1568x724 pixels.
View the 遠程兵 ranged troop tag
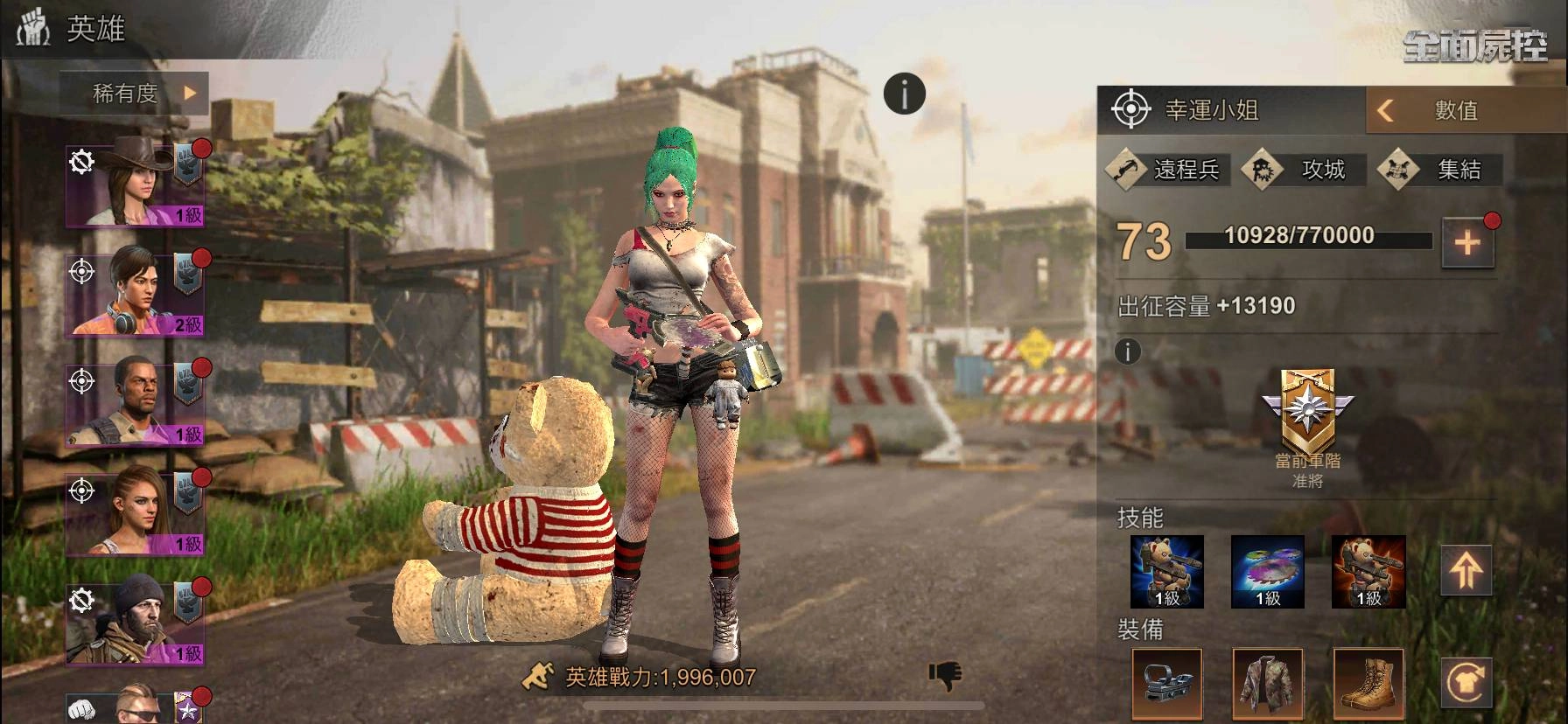click(x=1168, y=170)
